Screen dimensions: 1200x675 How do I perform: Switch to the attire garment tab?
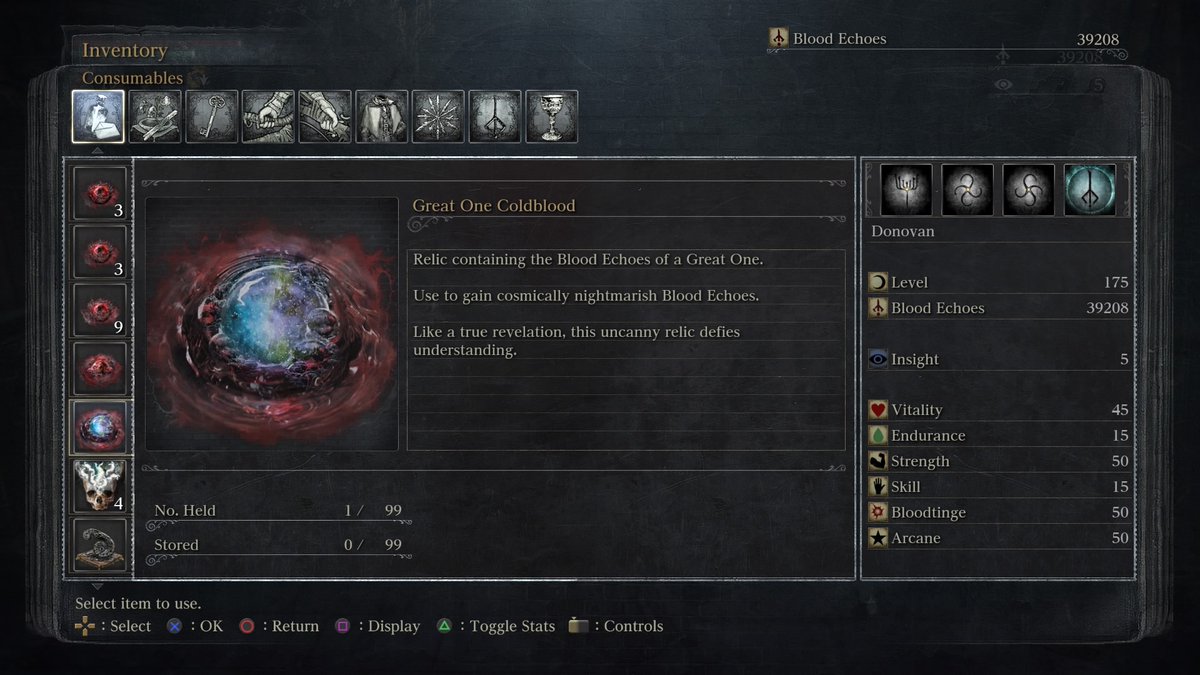382,117
